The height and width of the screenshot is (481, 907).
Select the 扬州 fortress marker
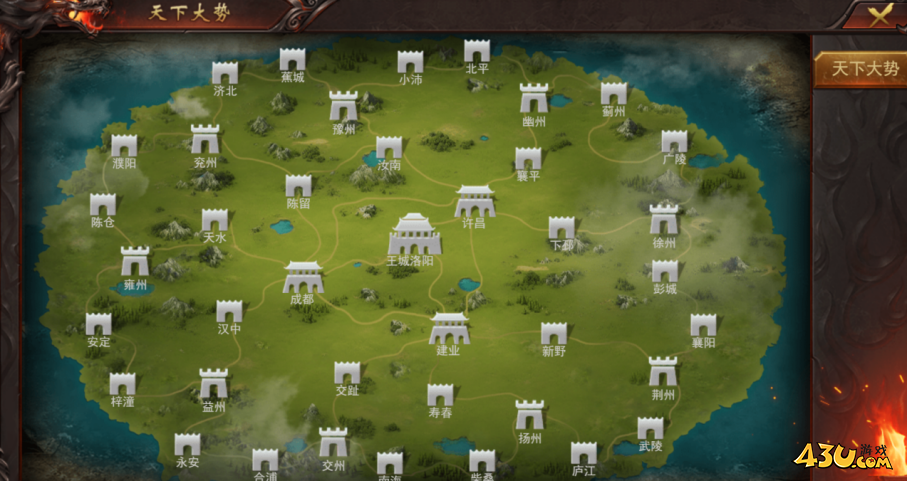click(529, 416)
